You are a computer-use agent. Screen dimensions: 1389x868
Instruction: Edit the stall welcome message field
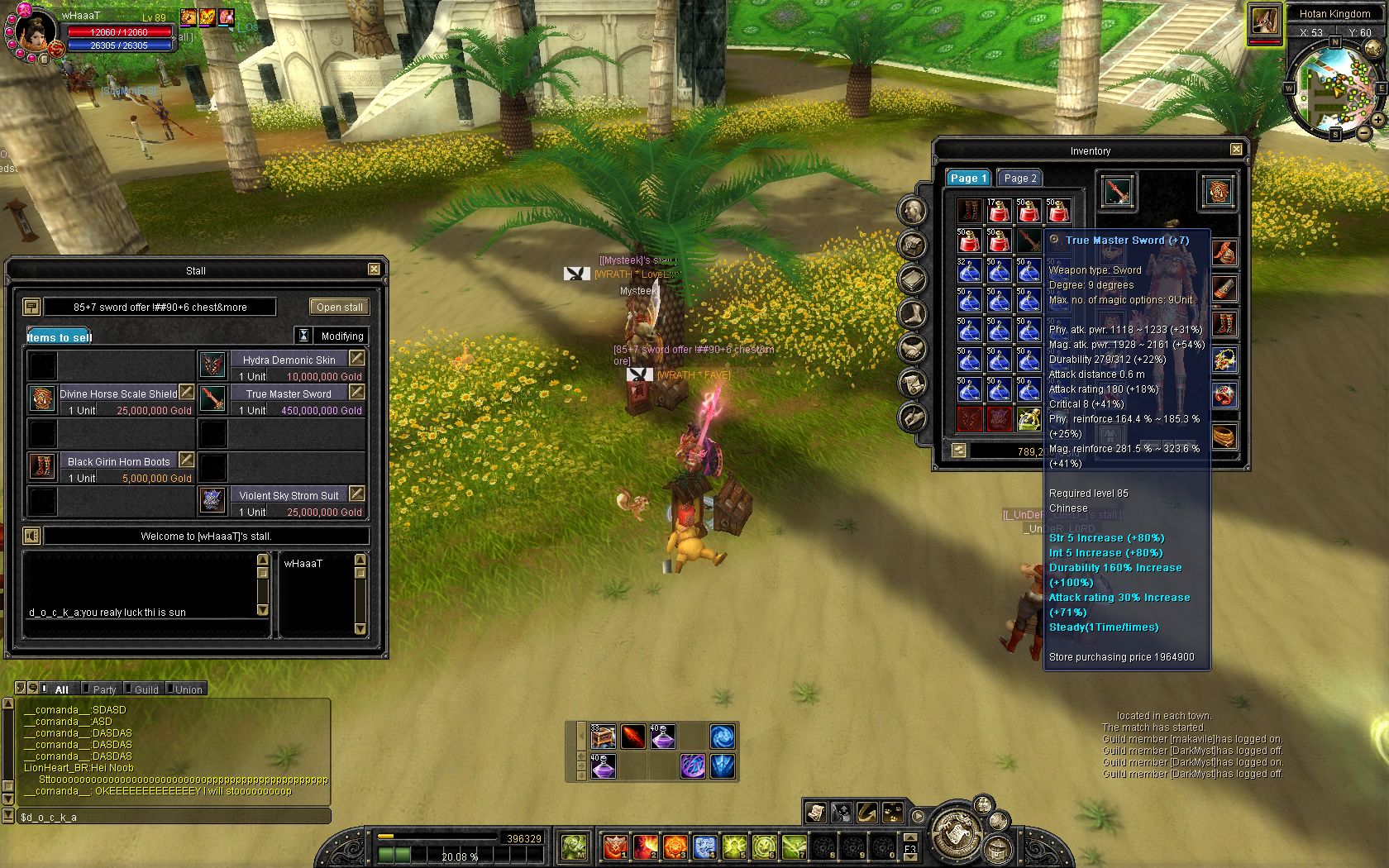[206, 536]
